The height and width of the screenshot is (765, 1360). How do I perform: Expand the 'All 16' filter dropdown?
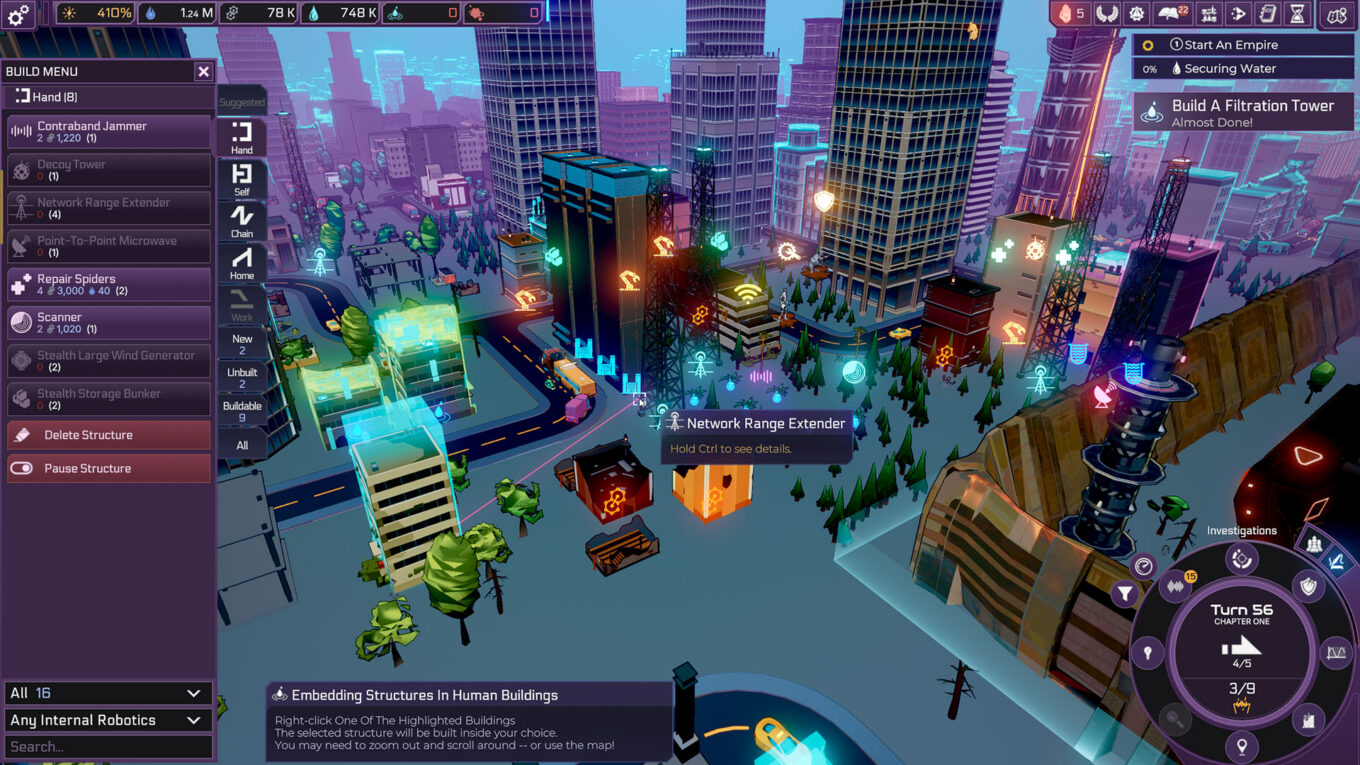[108, 693]
